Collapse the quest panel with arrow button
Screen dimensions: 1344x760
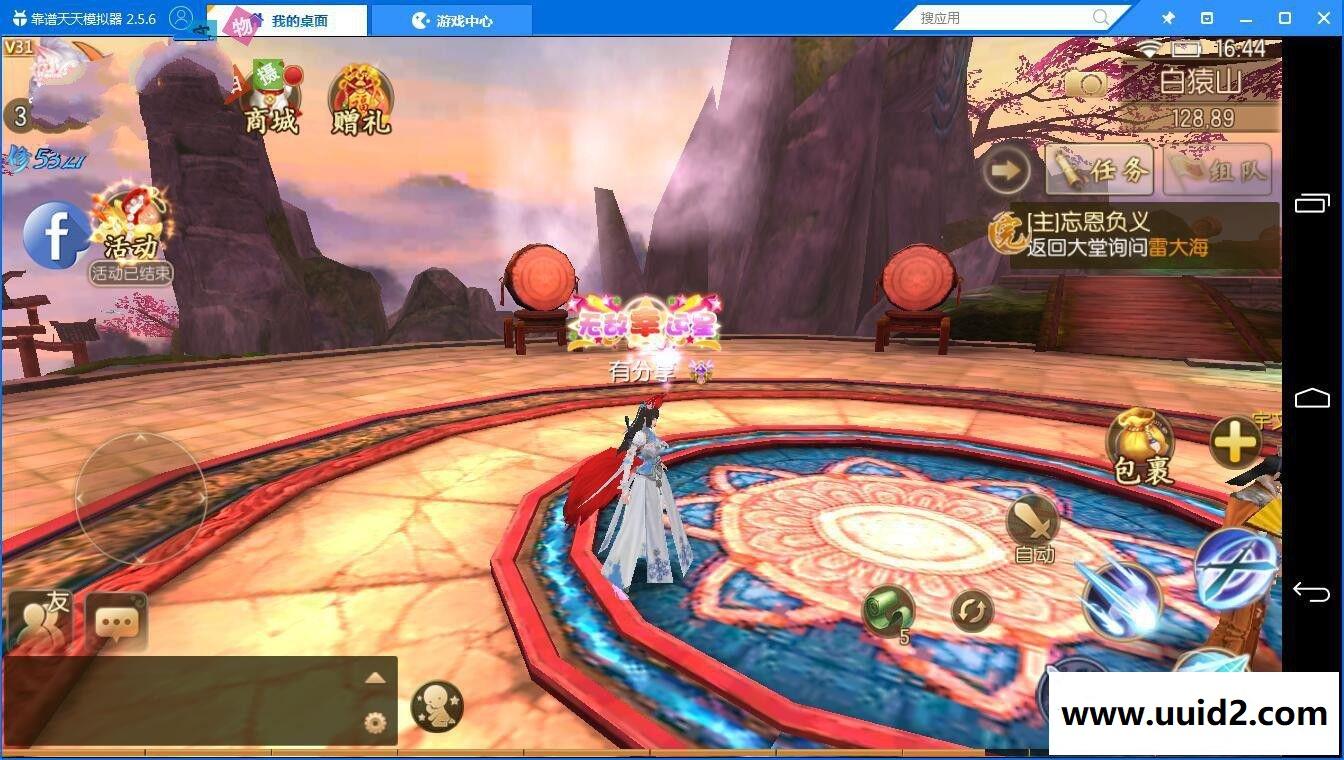click(x=1006, y=171)
